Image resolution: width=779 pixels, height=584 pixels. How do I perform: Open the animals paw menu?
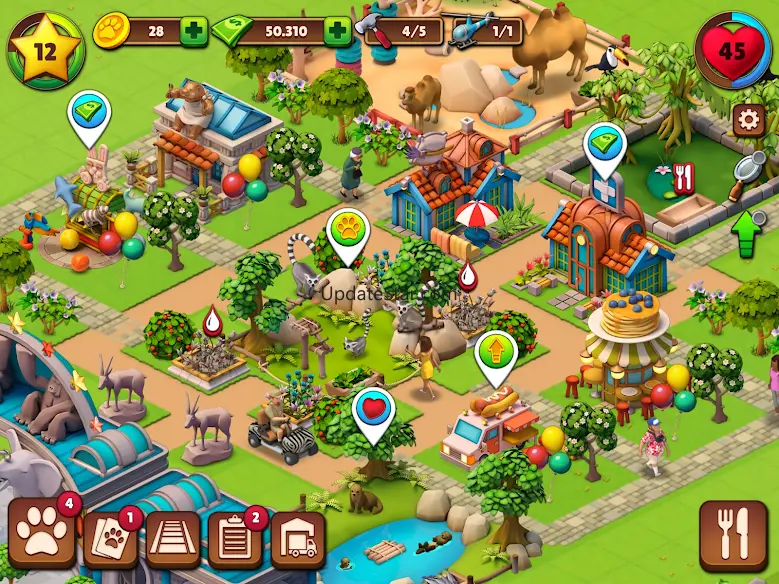pyautogui.click(x=43, y=533)
